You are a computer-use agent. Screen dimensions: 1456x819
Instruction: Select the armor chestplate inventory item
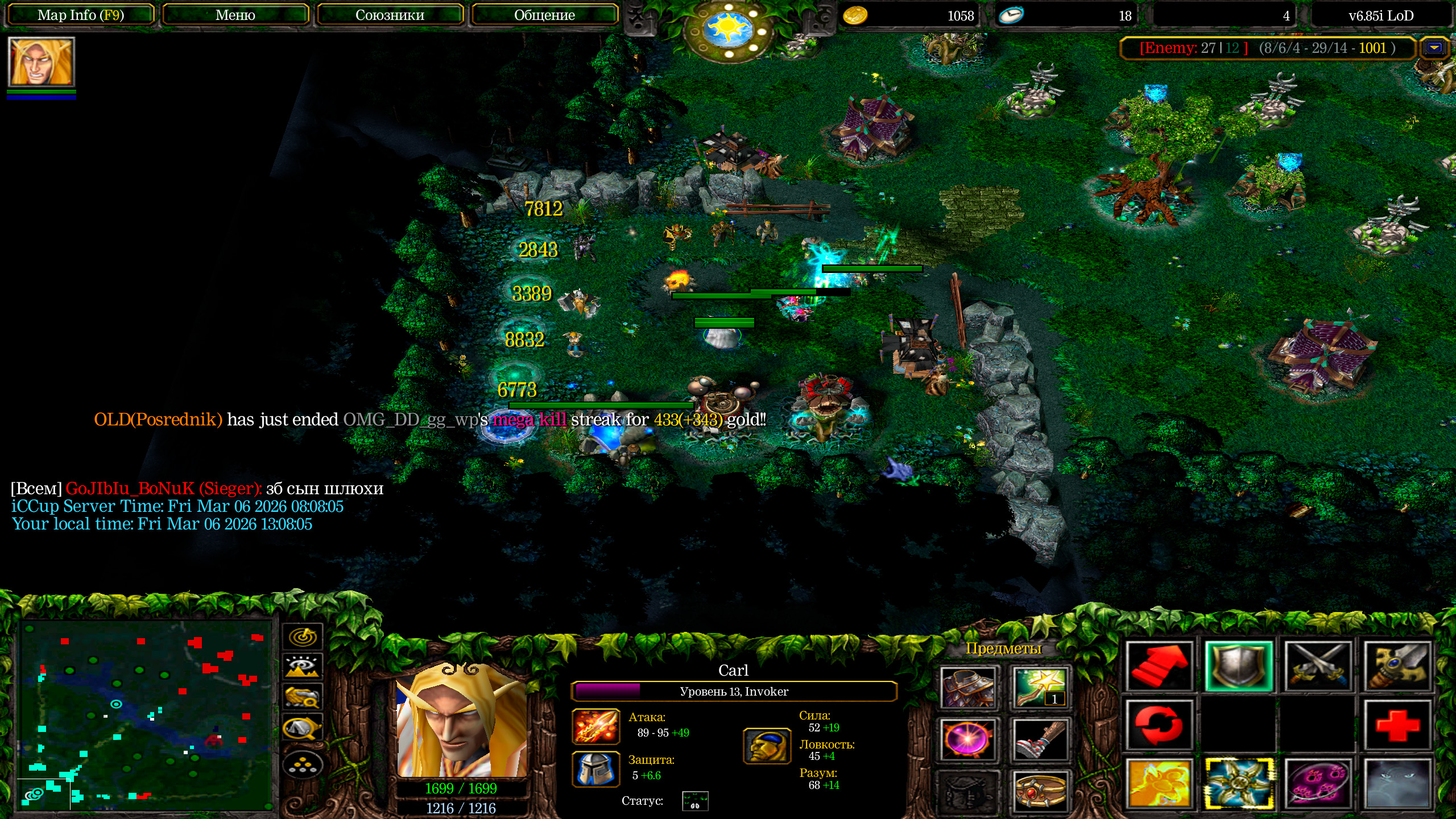967,688
